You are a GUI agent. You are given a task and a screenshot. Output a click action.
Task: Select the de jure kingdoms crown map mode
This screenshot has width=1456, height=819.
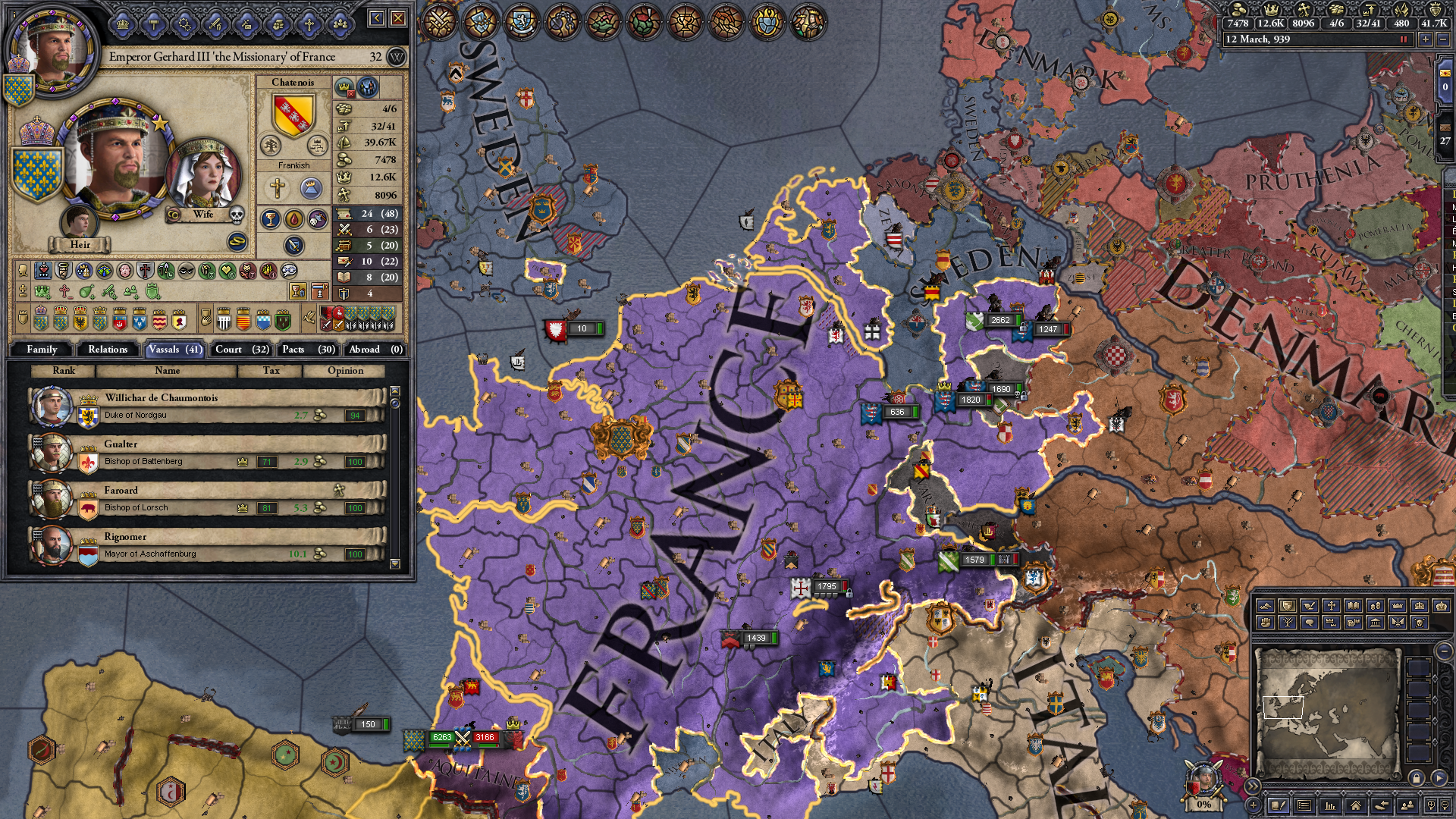coord(1420,605)
